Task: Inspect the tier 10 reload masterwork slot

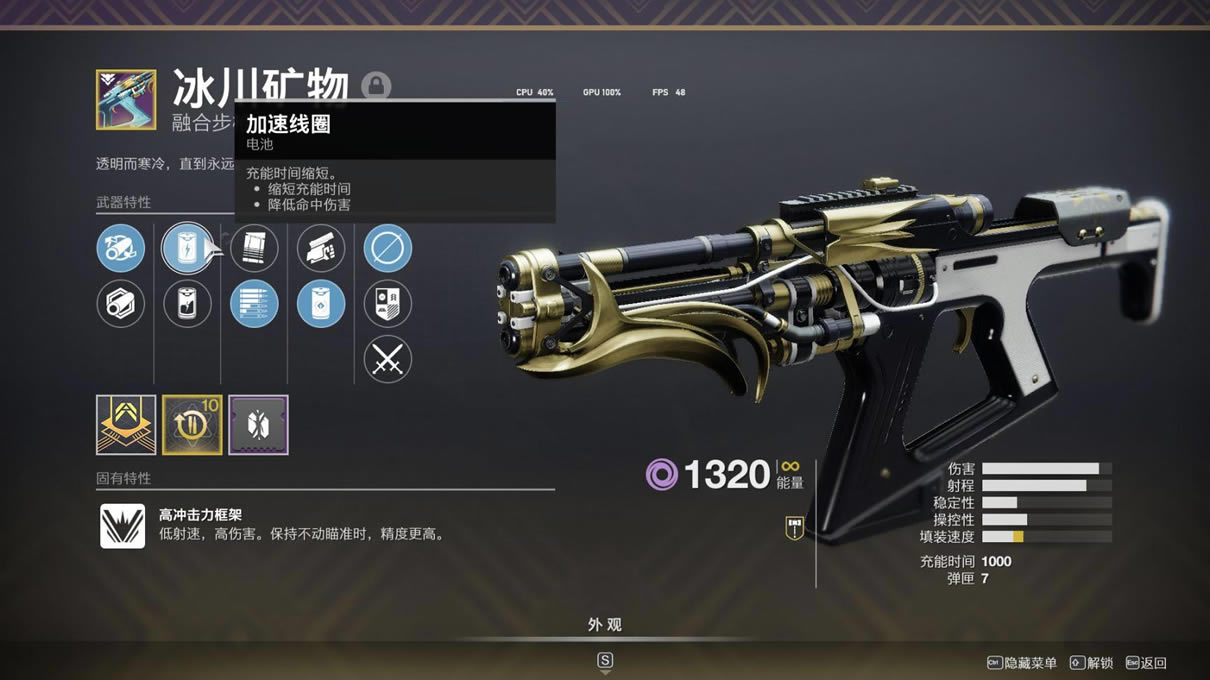Action: tap(192, 425)
